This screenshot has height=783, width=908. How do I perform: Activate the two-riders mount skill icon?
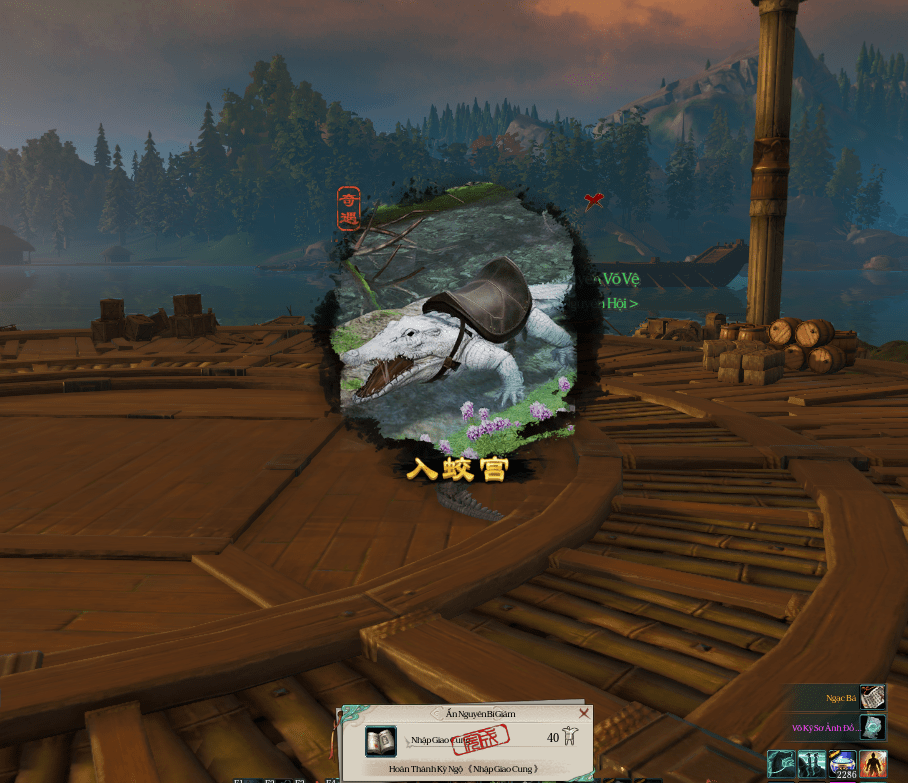coord(812,764)
